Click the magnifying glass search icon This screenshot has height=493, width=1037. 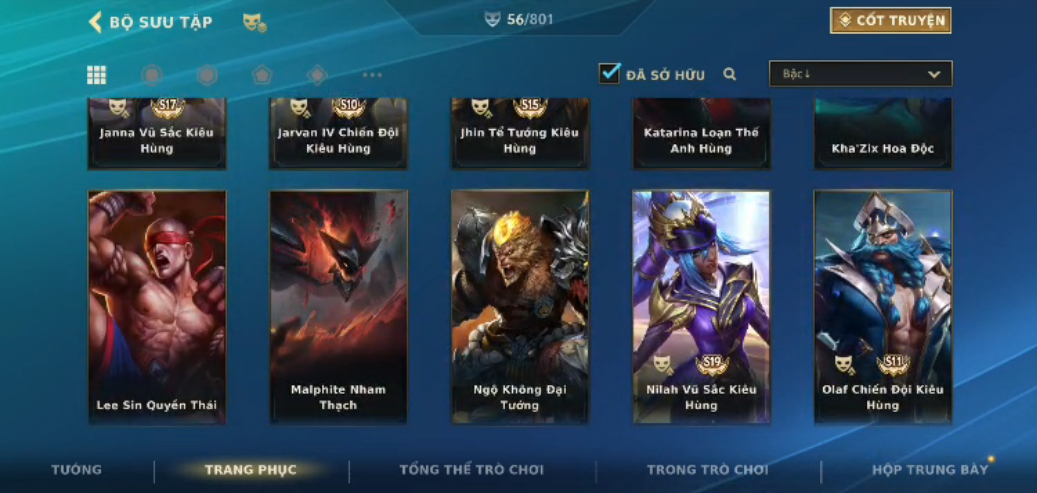click(730, 74)
